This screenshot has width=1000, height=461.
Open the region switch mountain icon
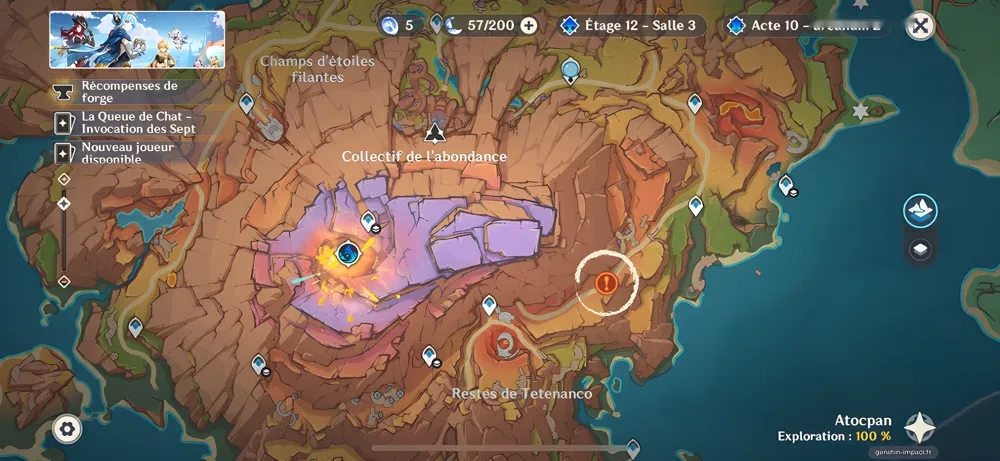tap(920, 210)
